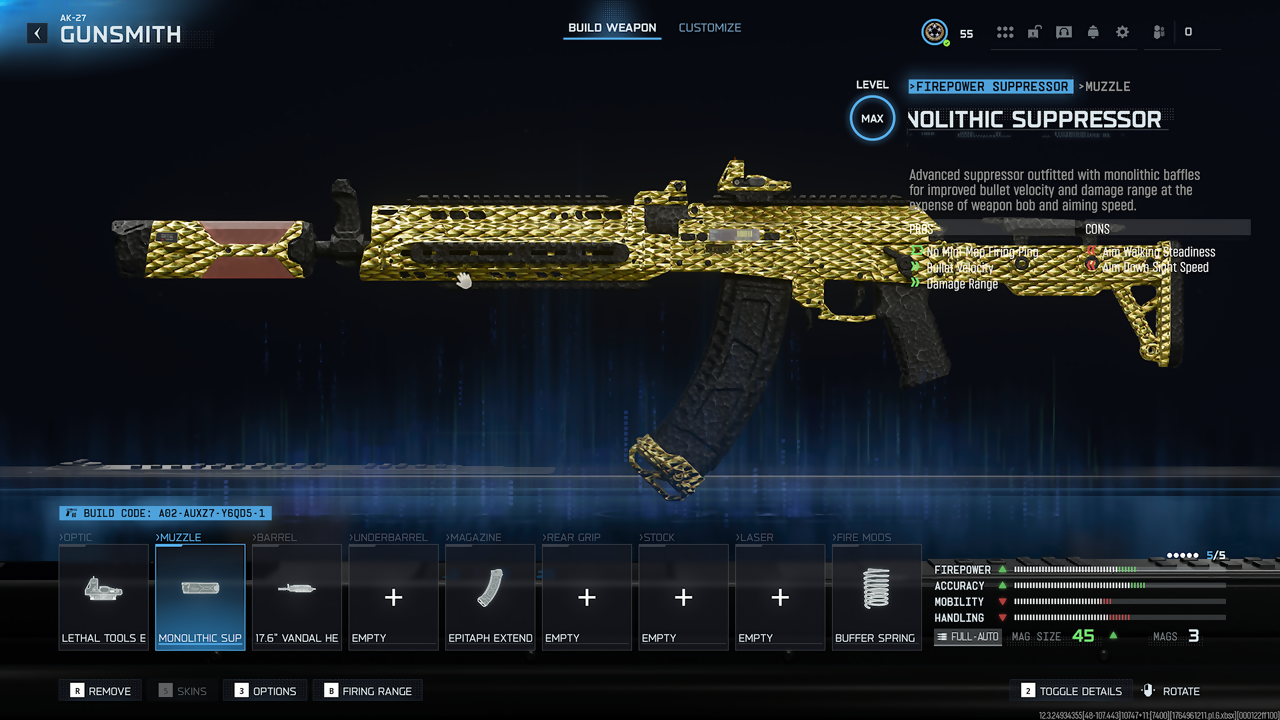Go back using the arrow beside Gunsmith
This screenshot has width=1280, height=720.
tap(38, 33)
